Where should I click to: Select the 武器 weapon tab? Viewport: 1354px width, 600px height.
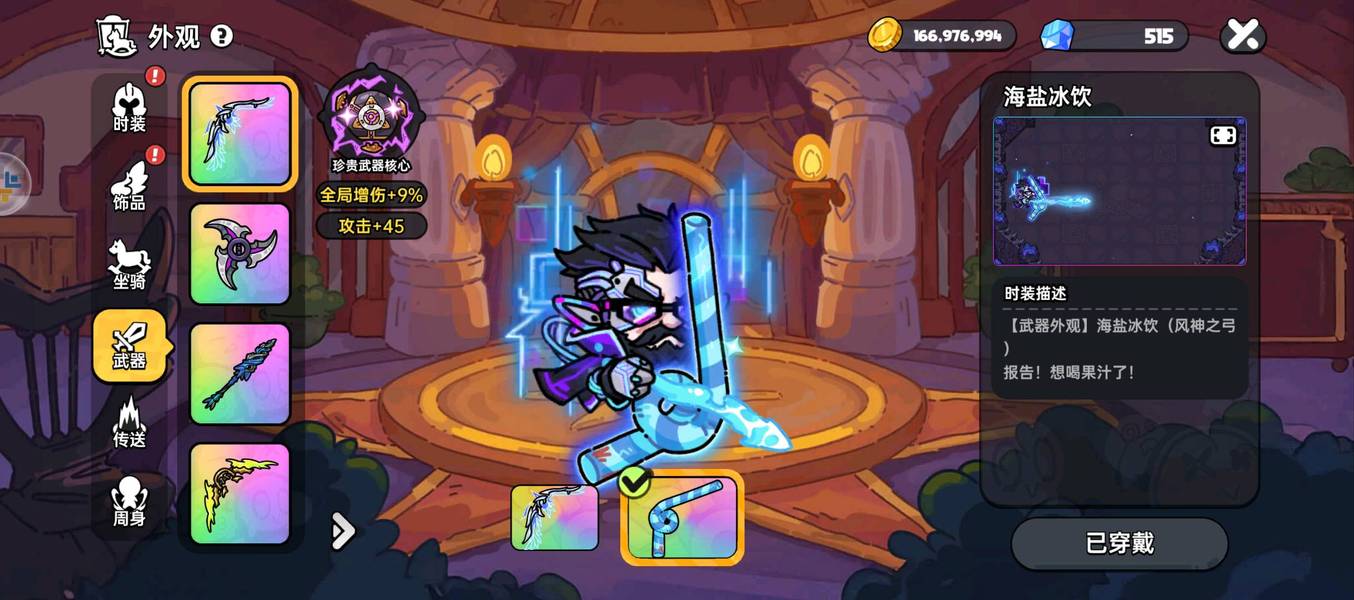tap(129, 344)
